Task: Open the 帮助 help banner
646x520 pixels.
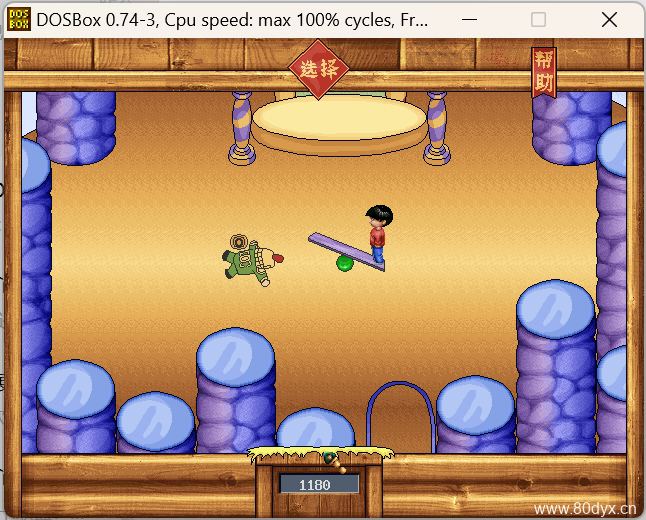Action: click(x=543, y=72)
